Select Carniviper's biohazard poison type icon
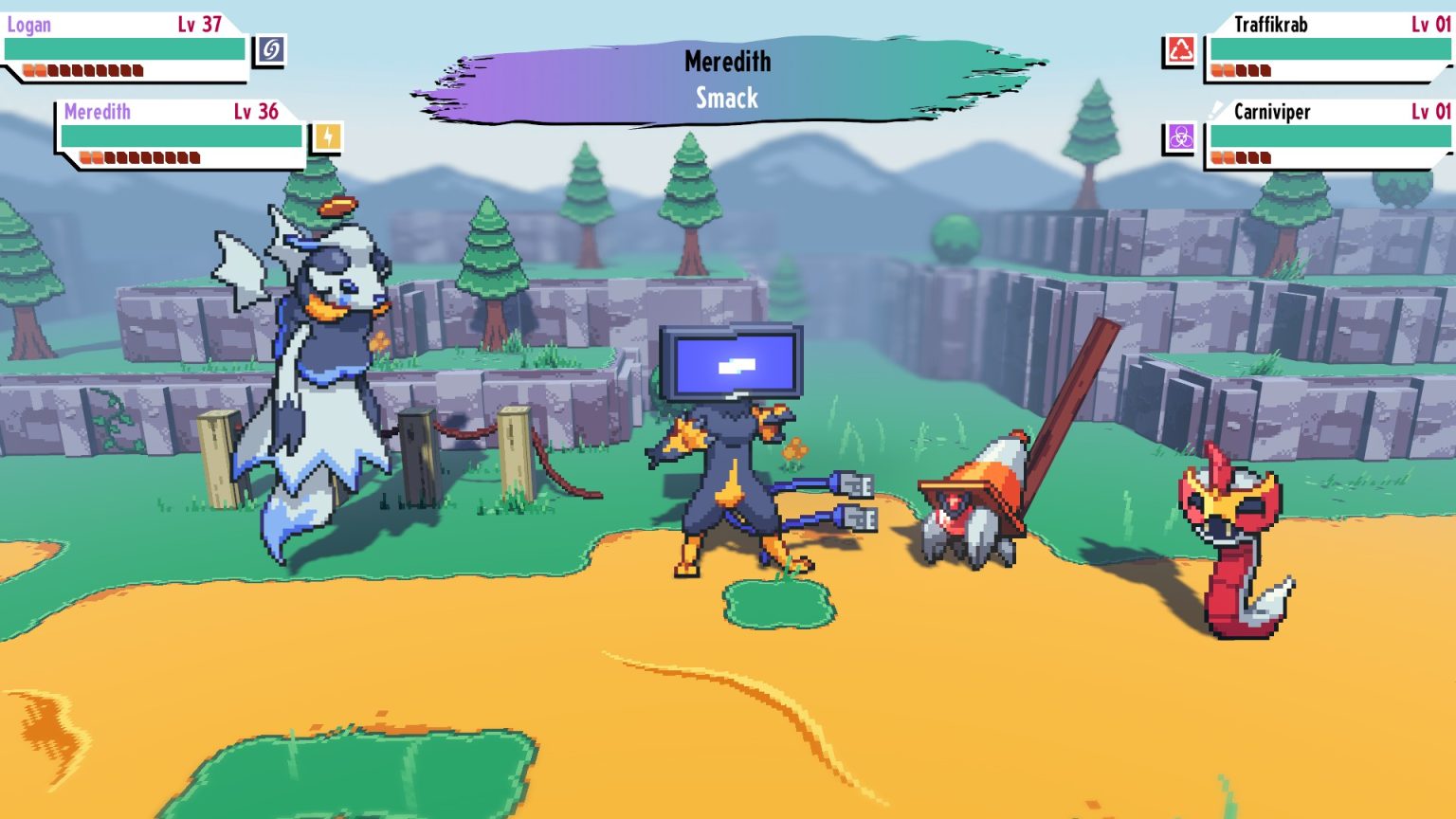This screenshot has width=1456, height=819. click(1180, 138)
